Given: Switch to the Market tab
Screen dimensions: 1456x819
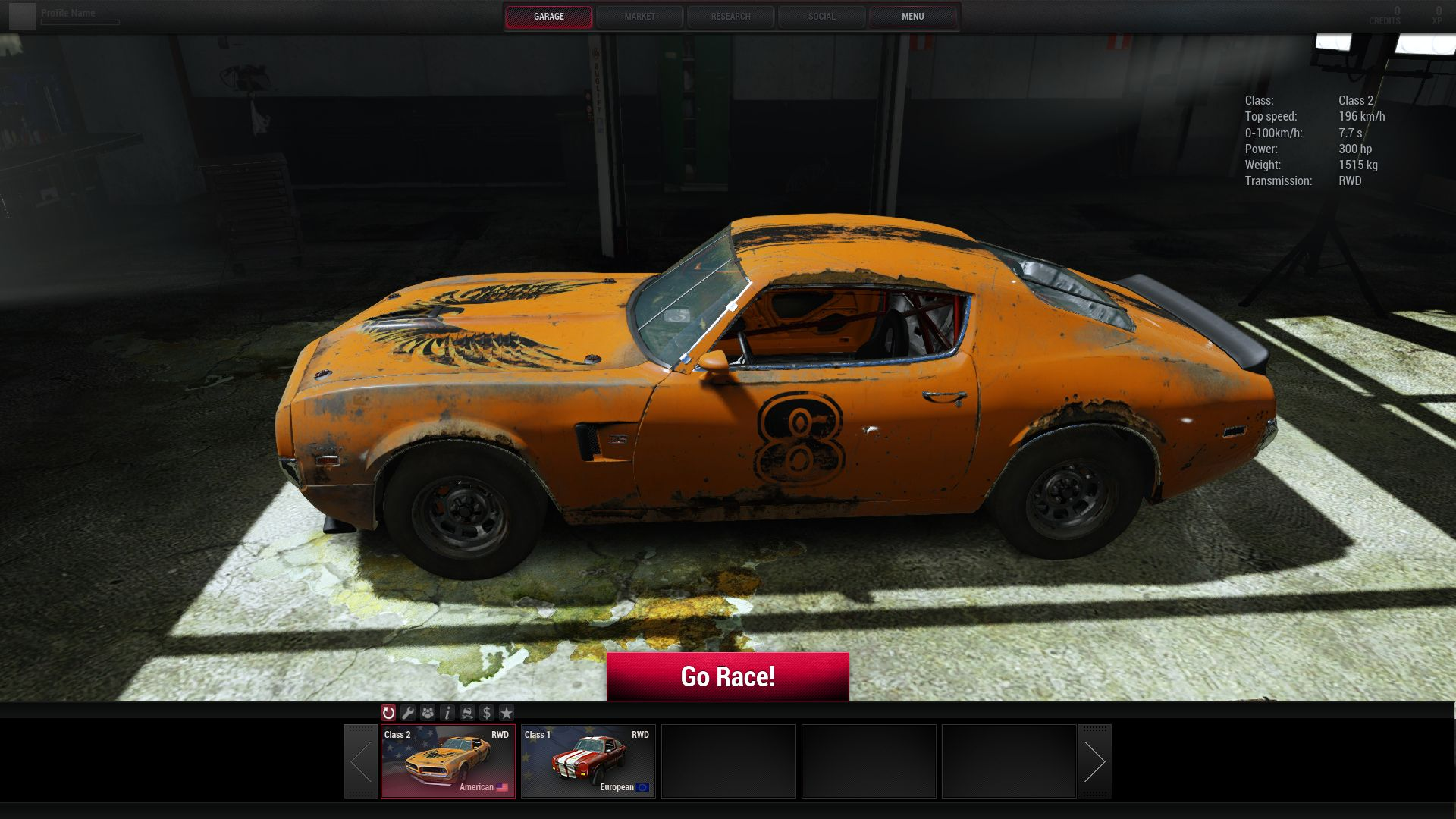Looking at the screenshot, I should [639, 17].
